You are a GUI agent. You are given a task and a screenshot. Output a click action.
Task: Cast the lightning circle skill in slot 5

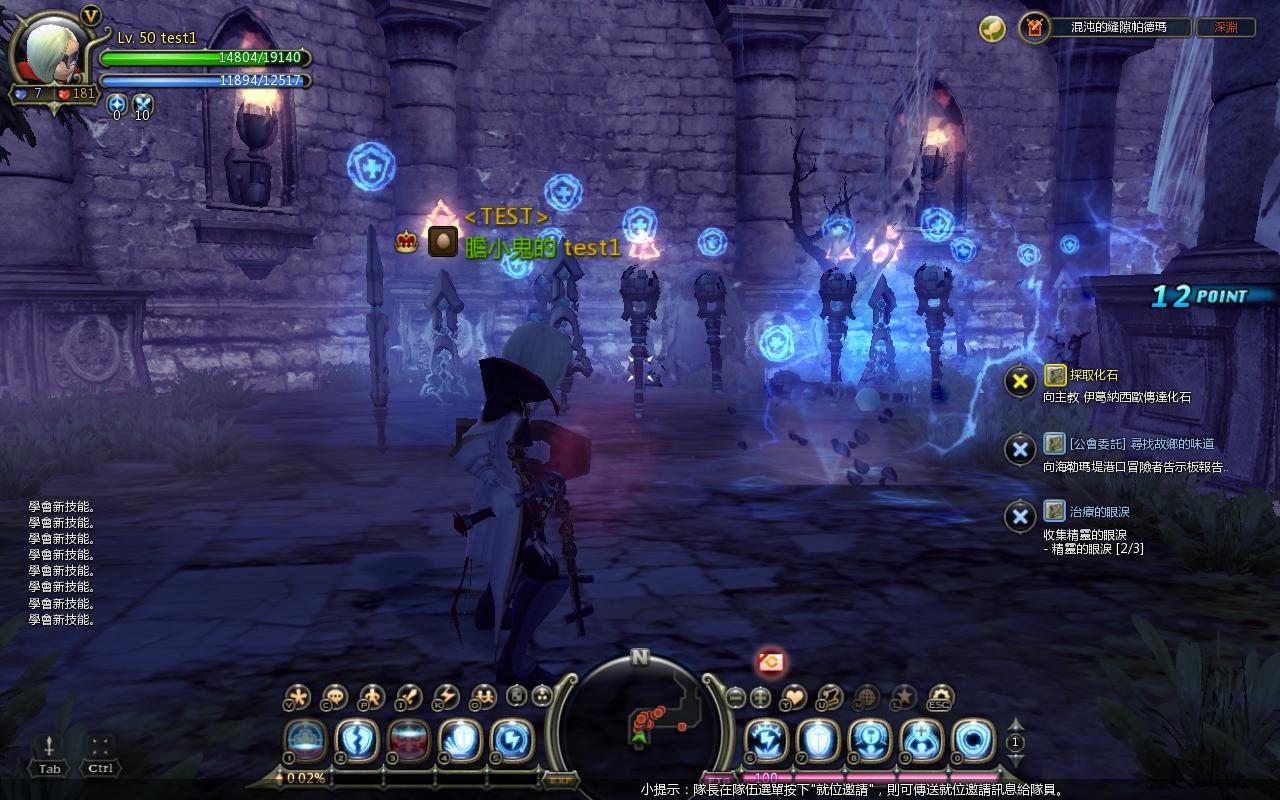(512, 741)
